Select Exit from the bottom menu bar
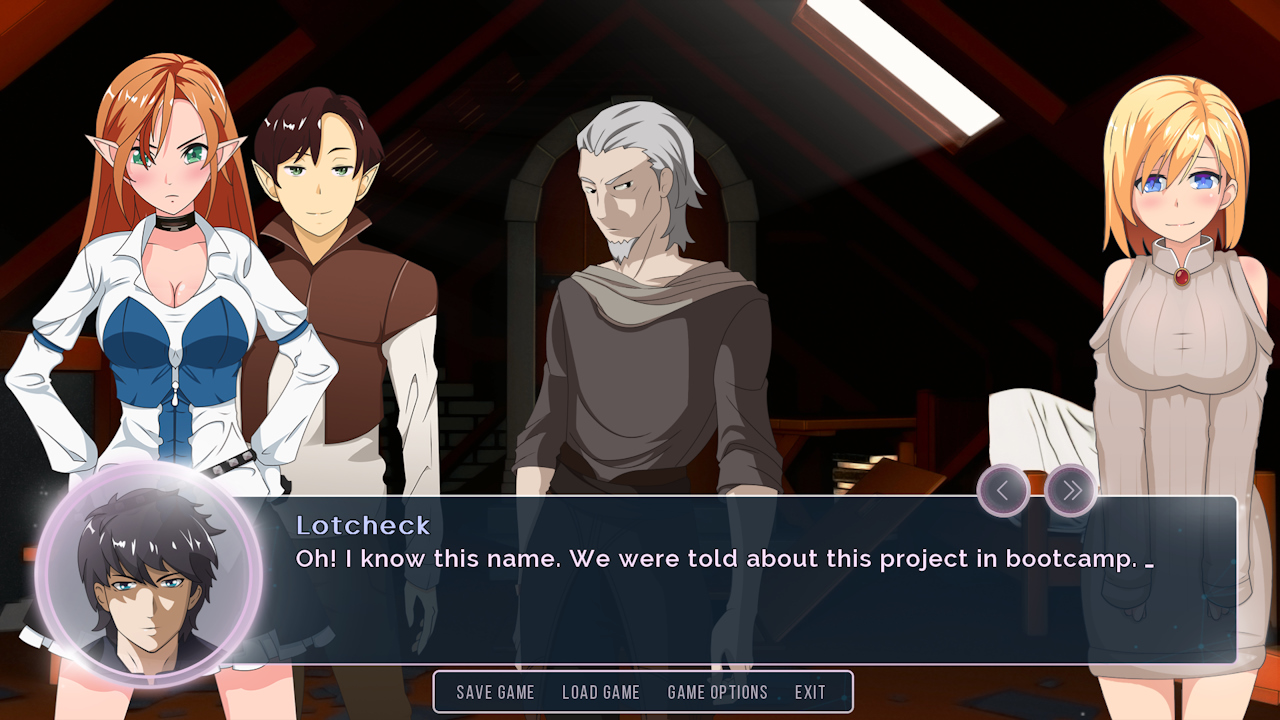 [x=810, y=692]
